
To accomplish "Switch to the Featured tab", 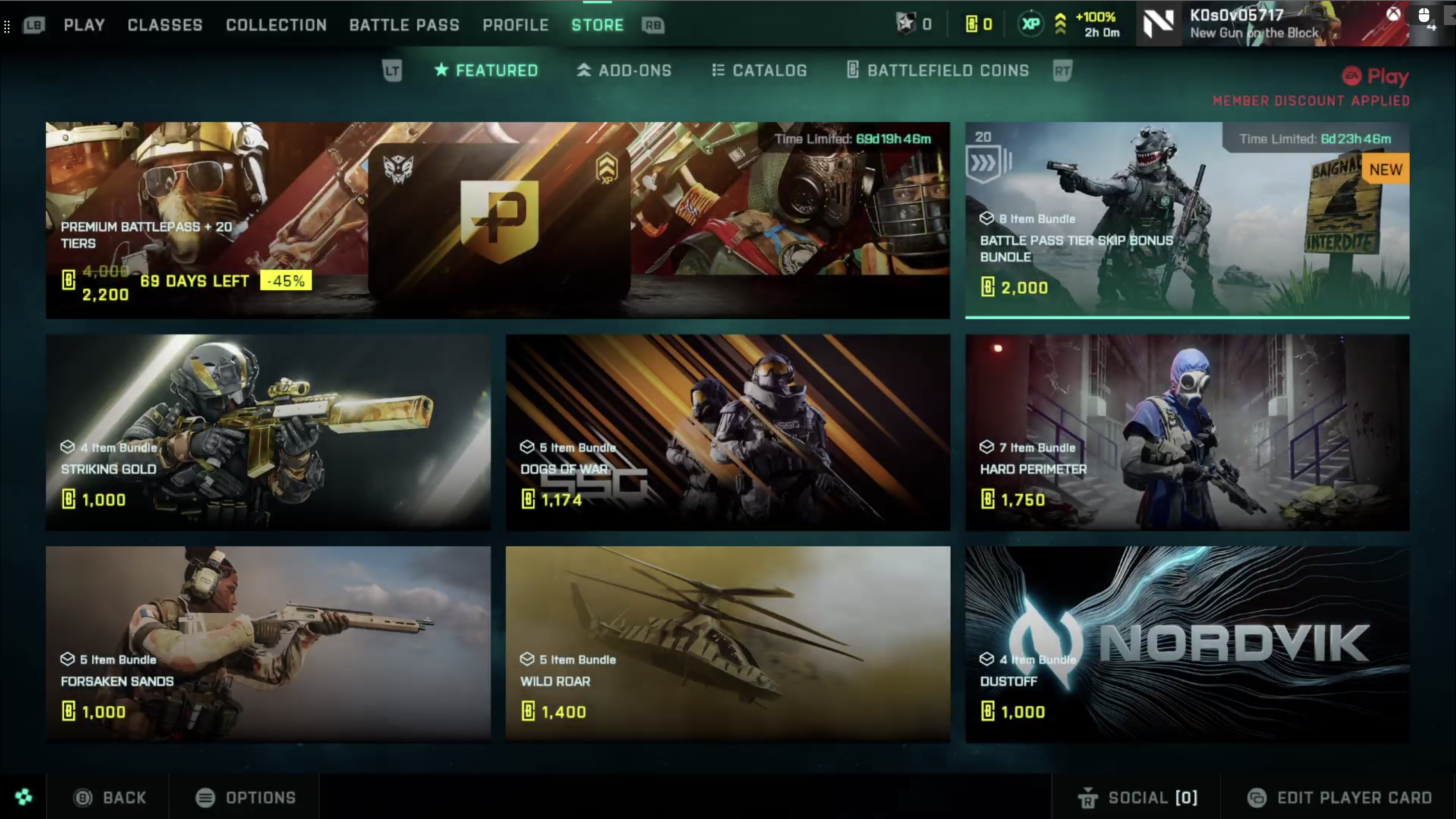I will 486,71.
